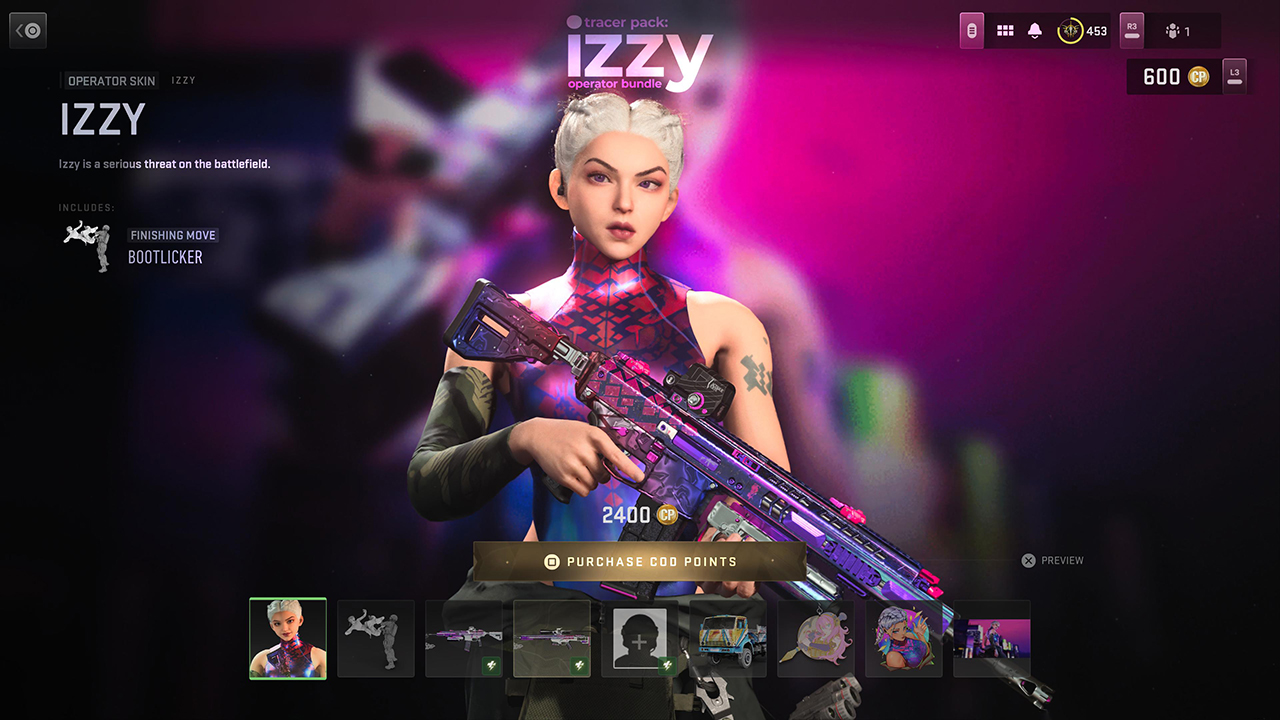This screenshot has width=1280, height=720.
Task: Exit the preview via the X Preview control
Action: pyautogui.click(x=1052, y=560)
